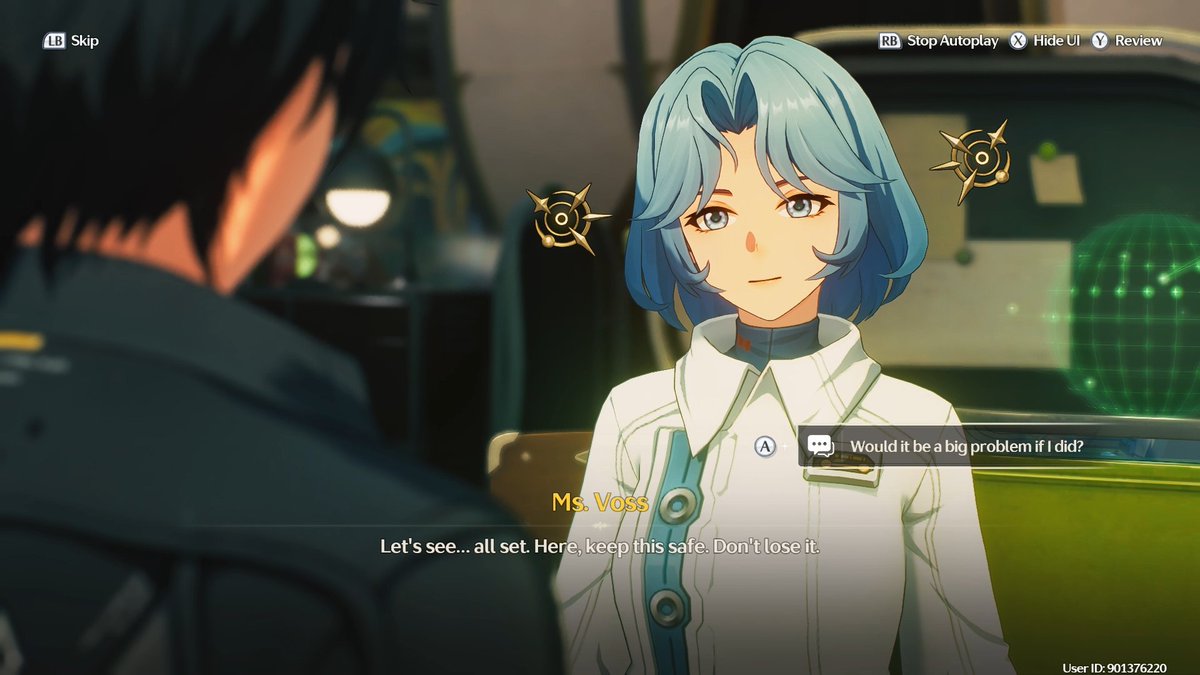1200x675 pixels.
Task: Choose the reply "Would it be a big problem if I did?"
Action: pyautogui.click(x=965, y=446)
